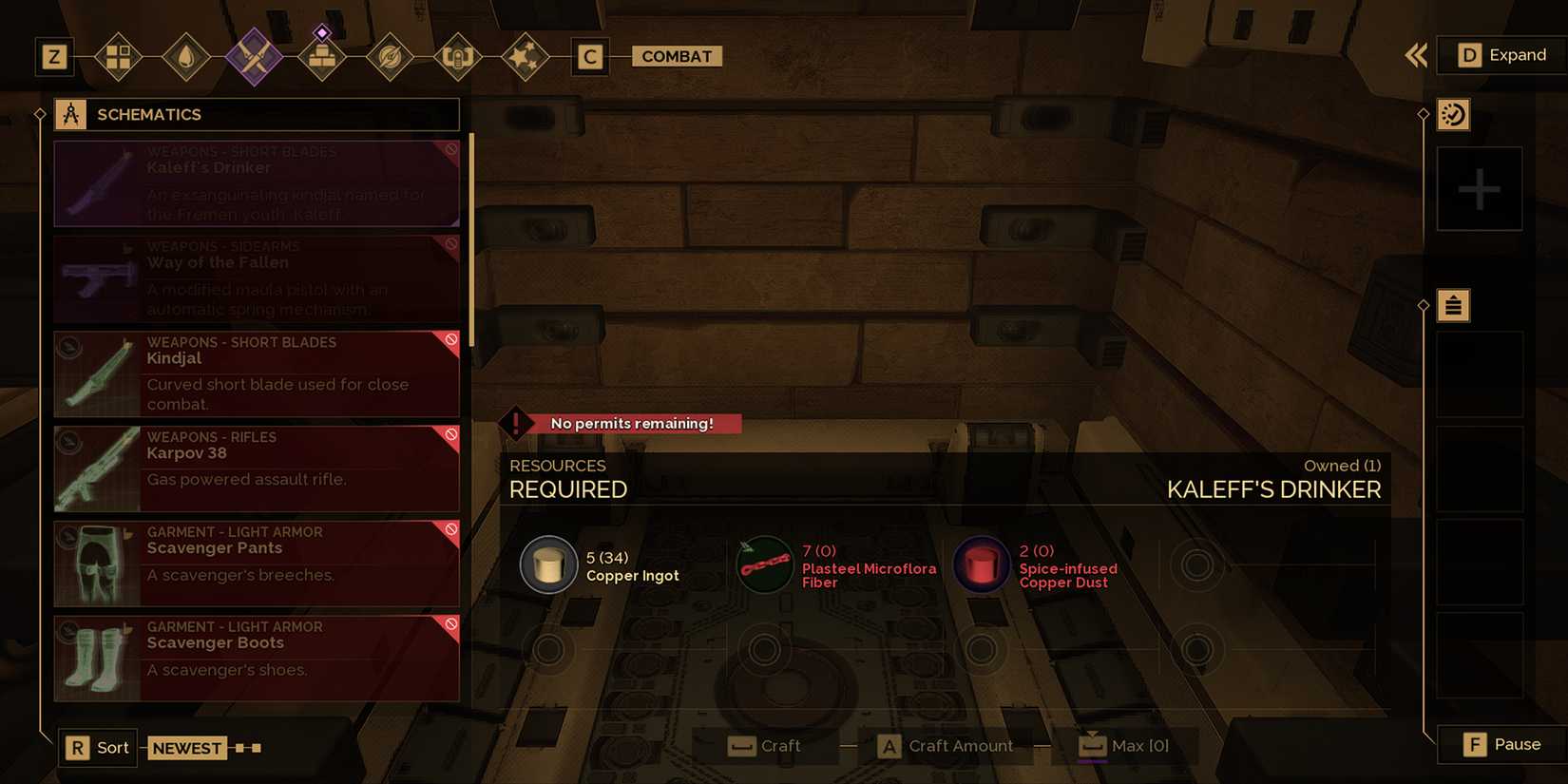
Task: Open the water droplet crafting category
Action: (x=186, y=56)
